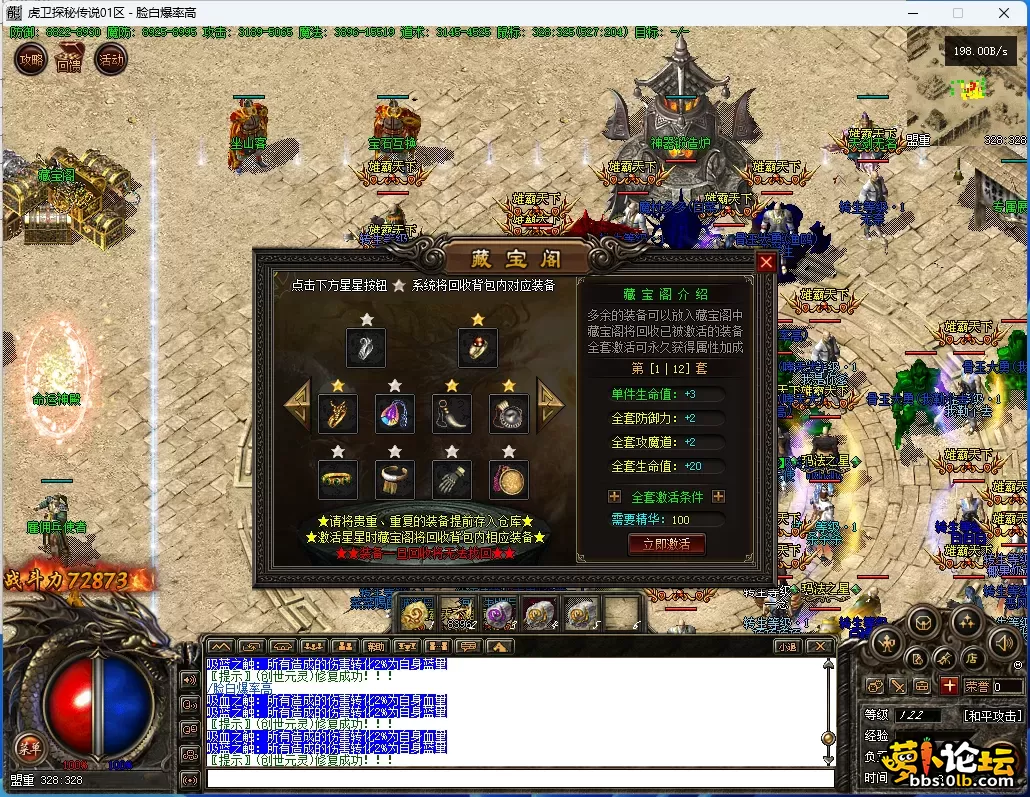The width and height of the screenshot is (1030, 797).
Task: Close the 藏宝阁 treasure pavilion window
Action: point(767,262)
